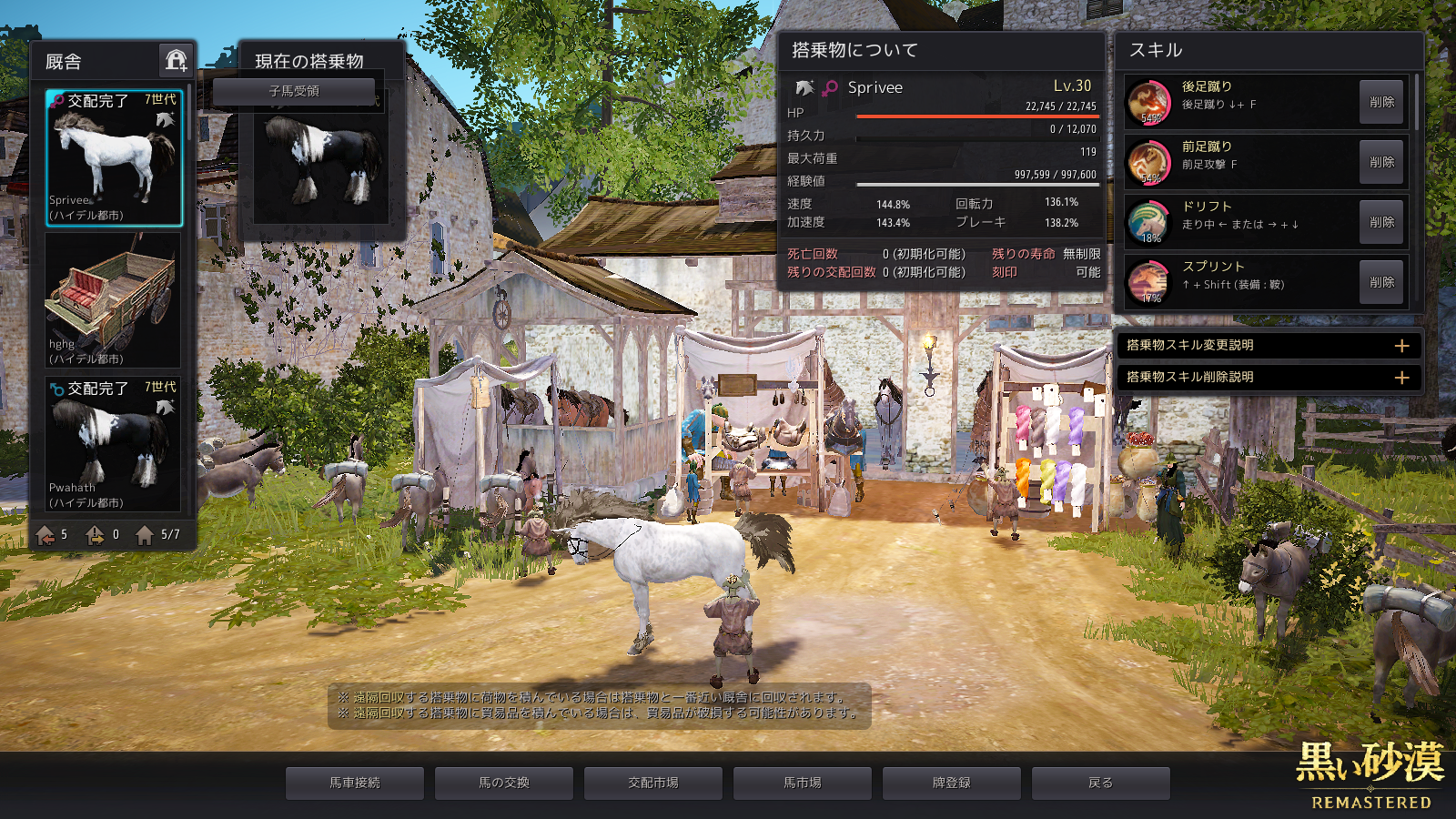The width and height of the screenshot is (1456, 819).
Task: Select the hghg wagon stable entry
Action: 114,300
